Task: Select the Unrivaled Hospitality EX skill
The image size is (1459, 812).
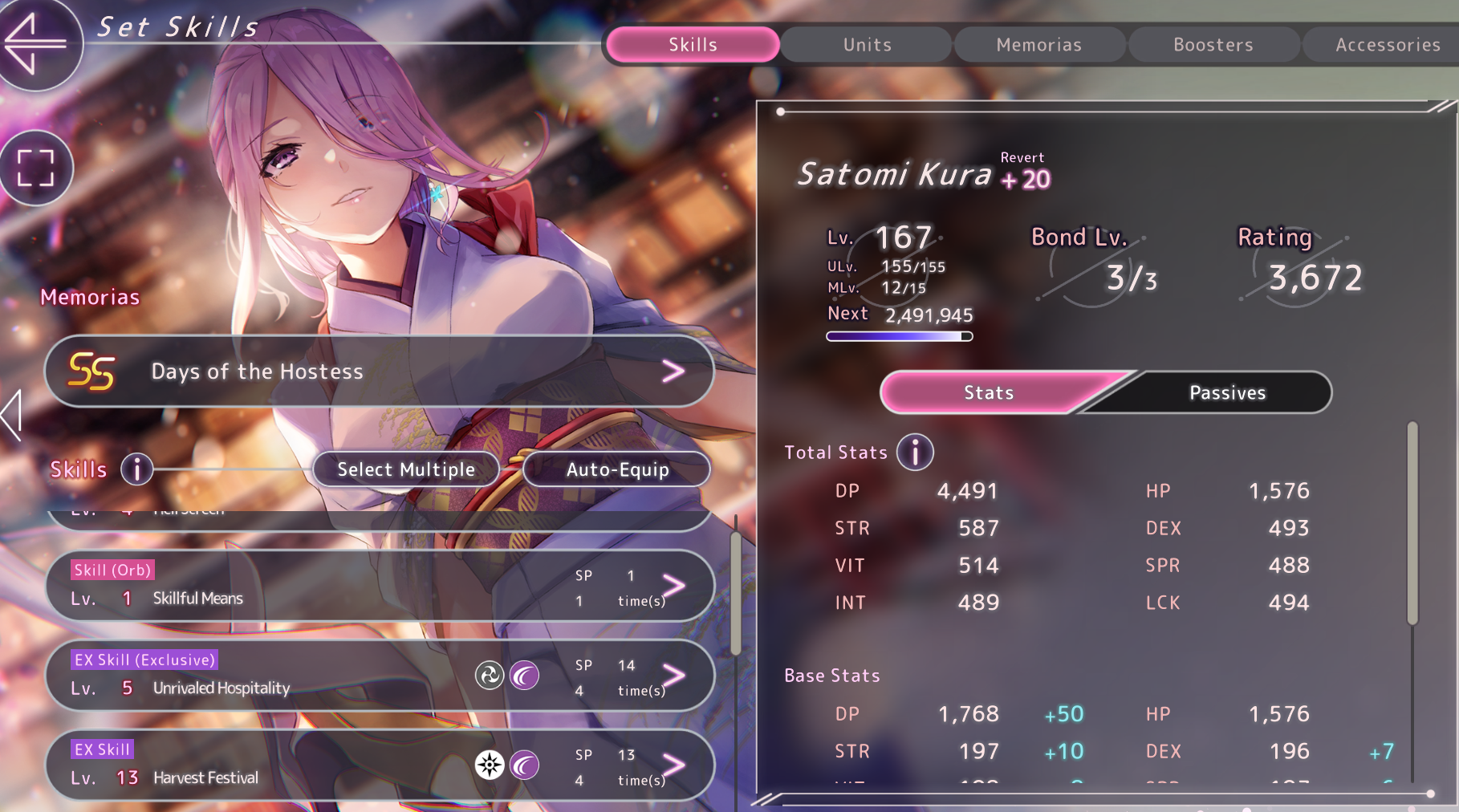Action: (379, 676)
